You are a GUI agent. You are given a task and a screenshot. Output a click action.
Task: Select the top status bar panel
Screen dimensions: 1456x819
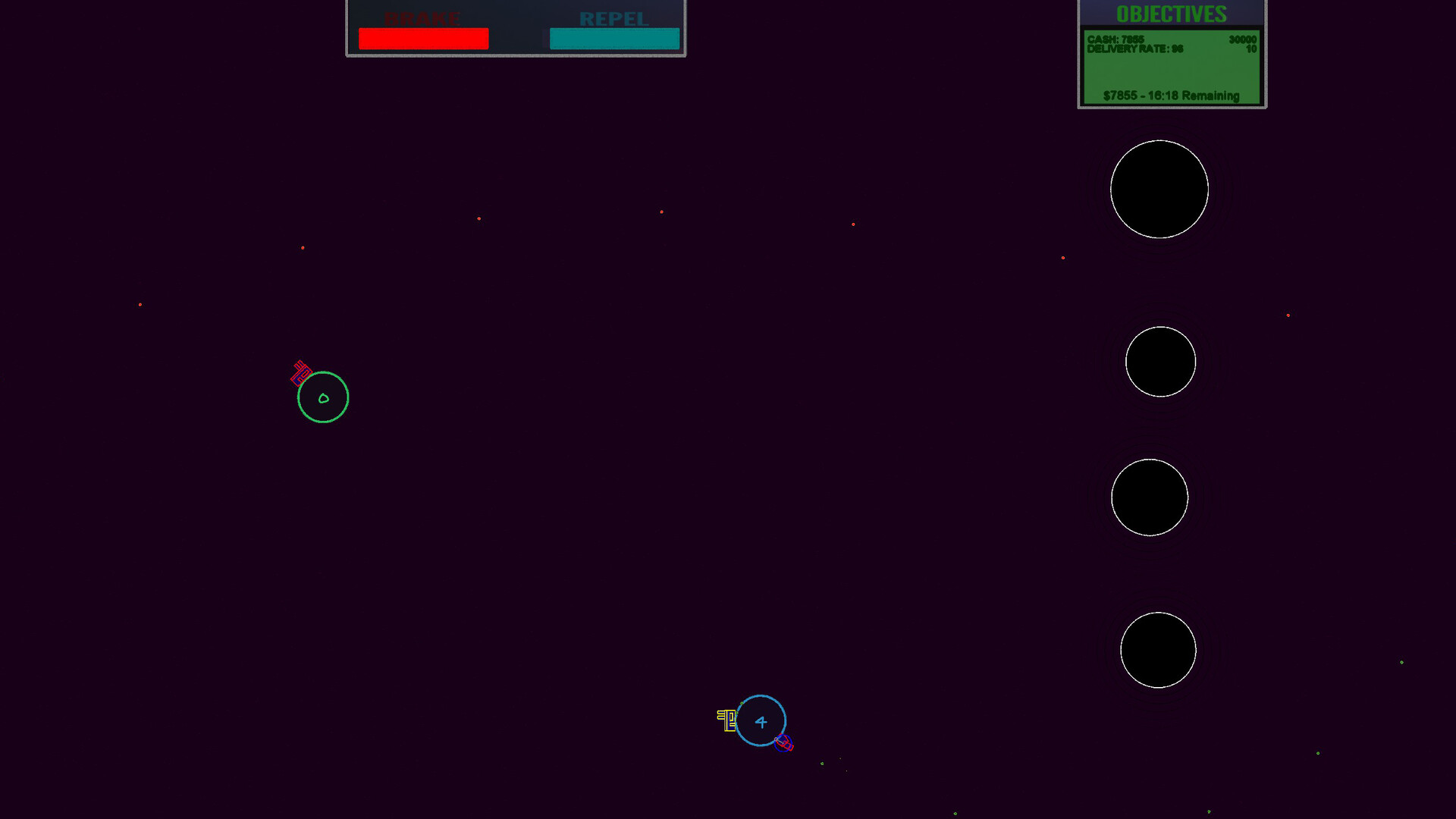tap(516, 27)
